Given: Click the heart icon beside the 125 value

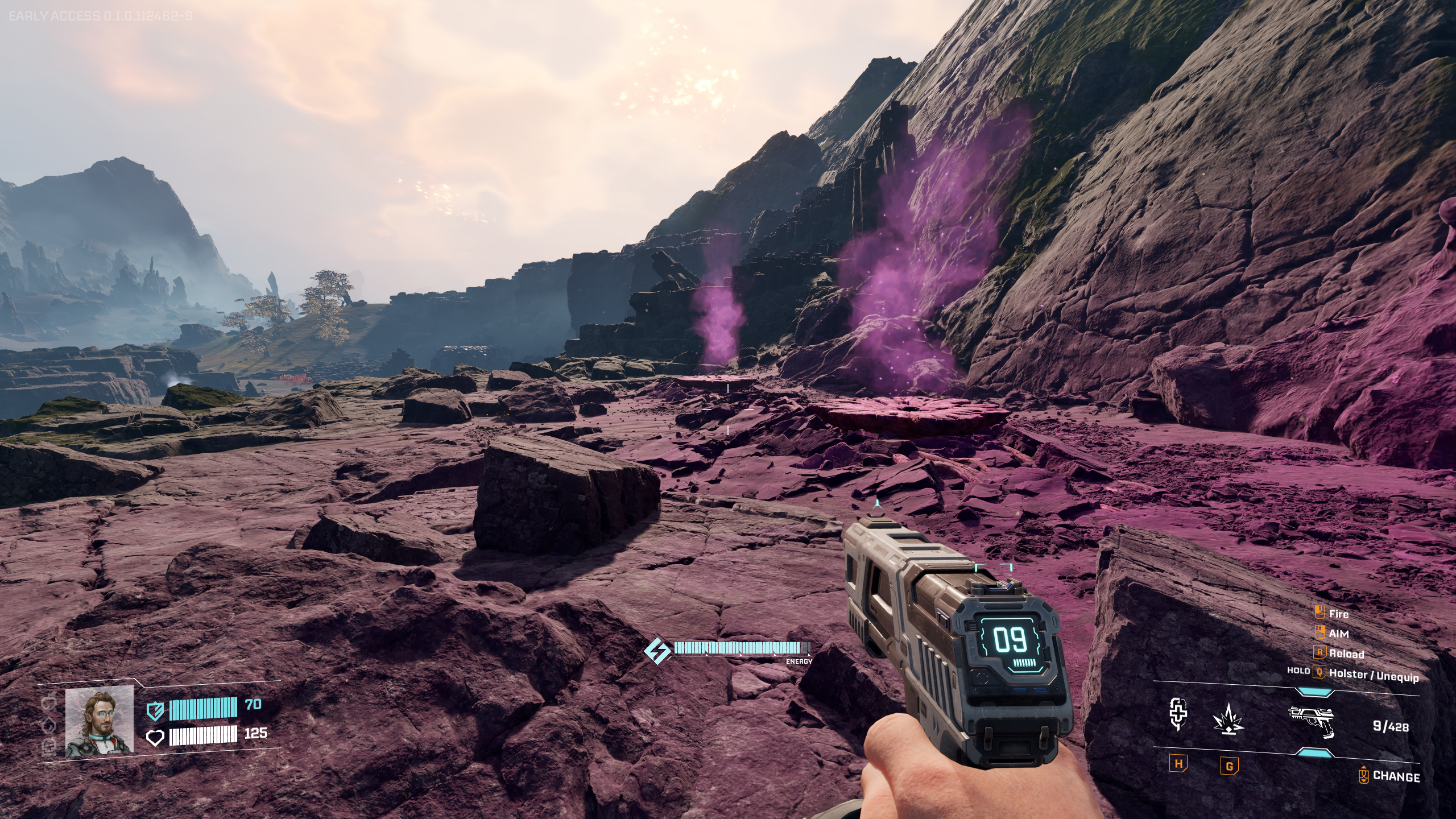Looking at the screenshot, I should click(x=156, y=737).
